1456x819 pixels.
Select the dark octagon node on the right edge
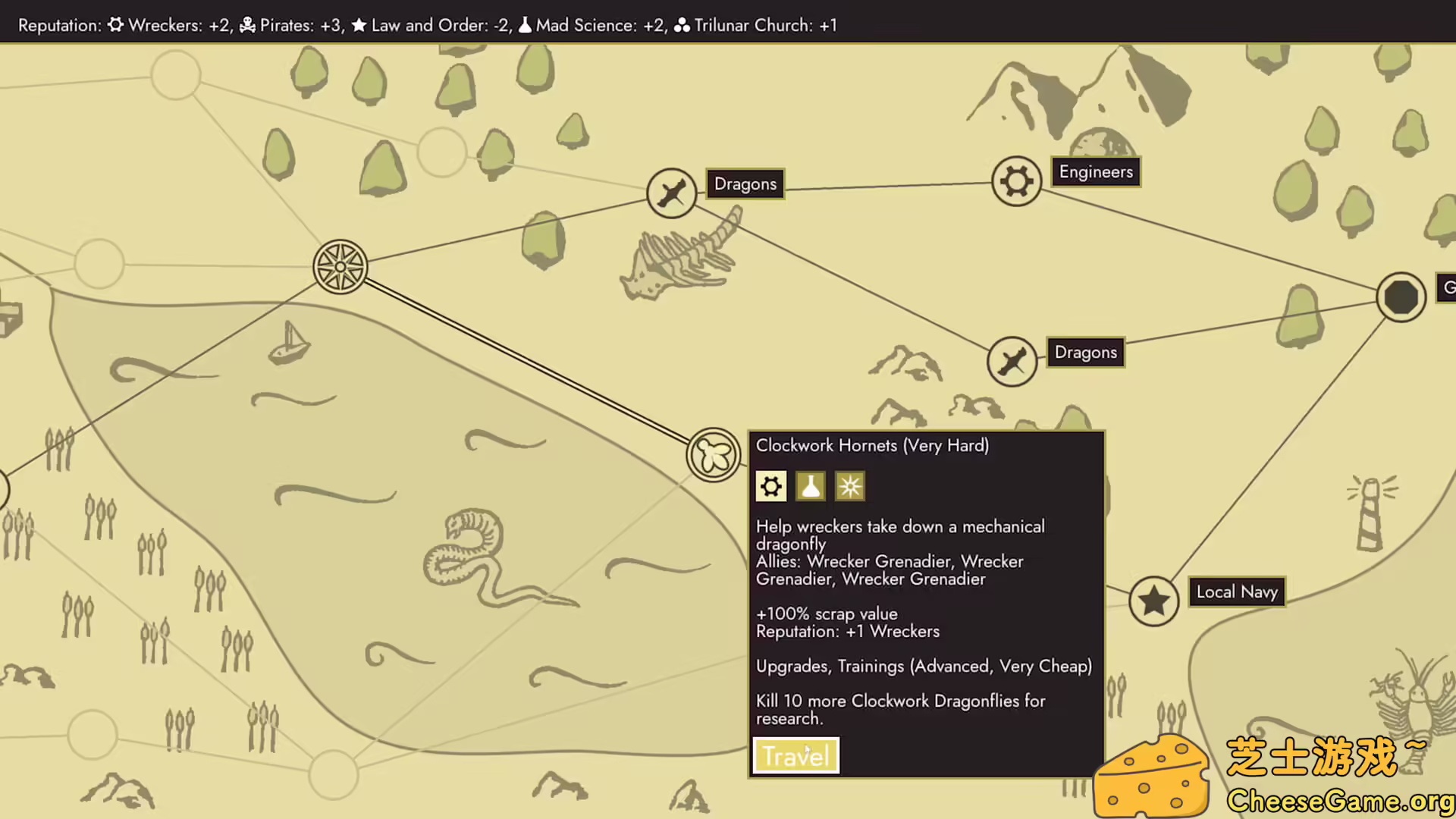click(x=1400, y=297)
